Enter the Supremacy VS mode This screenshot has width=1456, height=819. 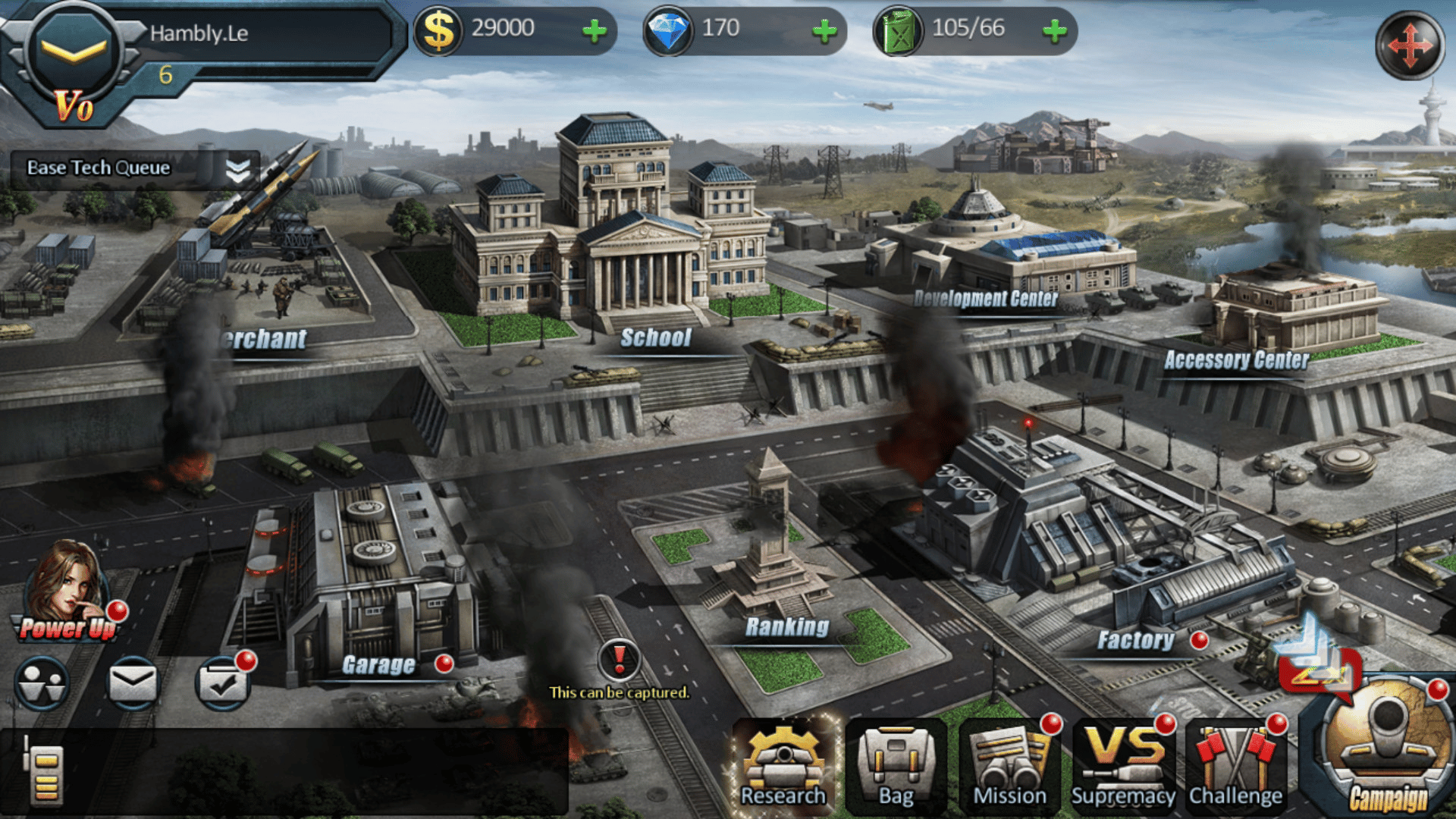coord(1123,764)
